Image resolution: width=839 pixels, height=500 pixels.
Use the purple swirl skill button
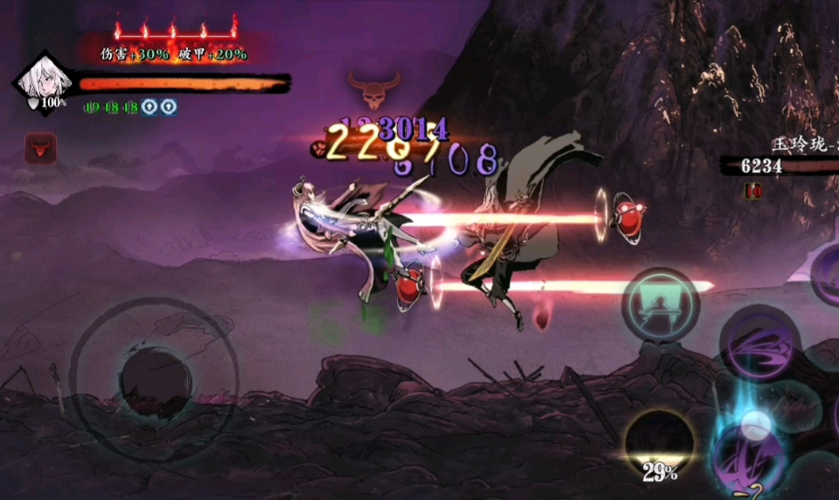tap(760, 345)
